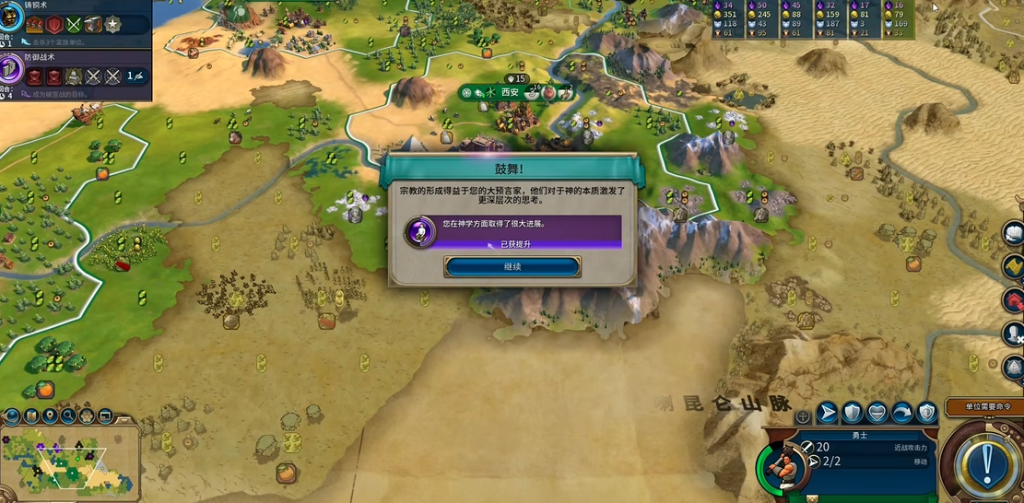Click the 单位需要命令 notification banner

[983, 407]
